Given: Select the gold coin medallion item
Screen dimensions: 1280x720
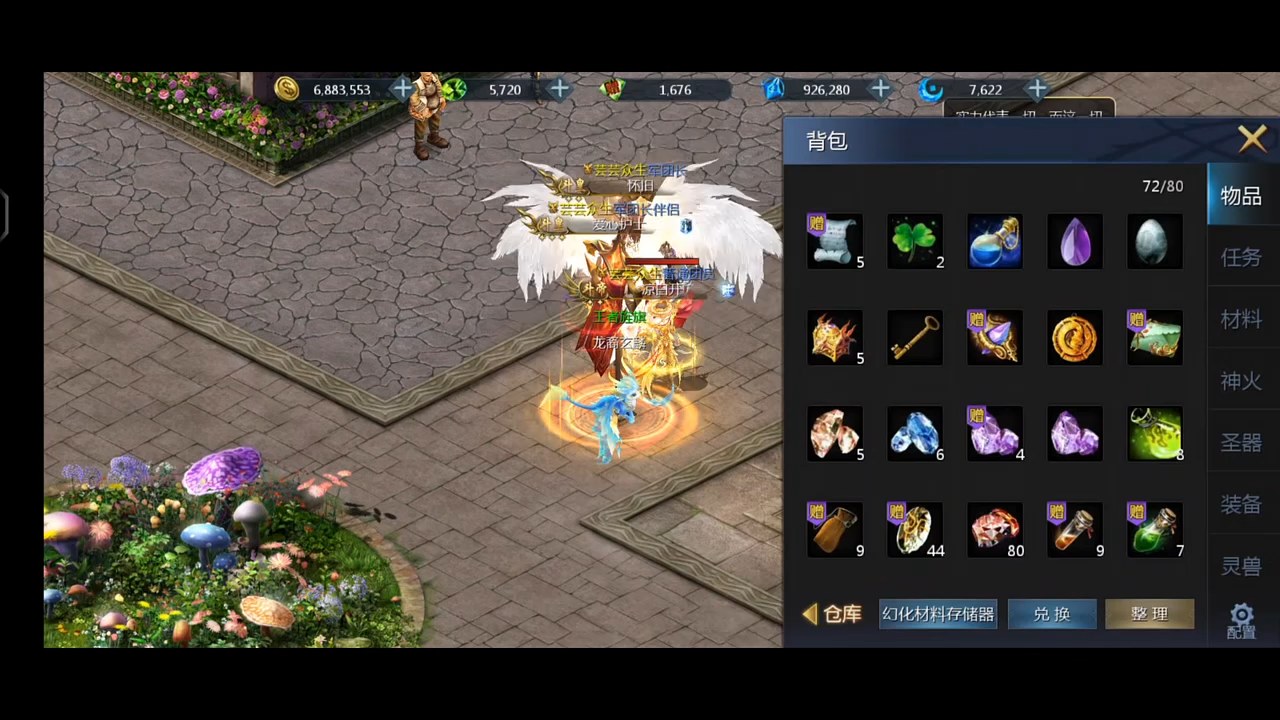Looking at the screenshot, I should coord(1074,338).
